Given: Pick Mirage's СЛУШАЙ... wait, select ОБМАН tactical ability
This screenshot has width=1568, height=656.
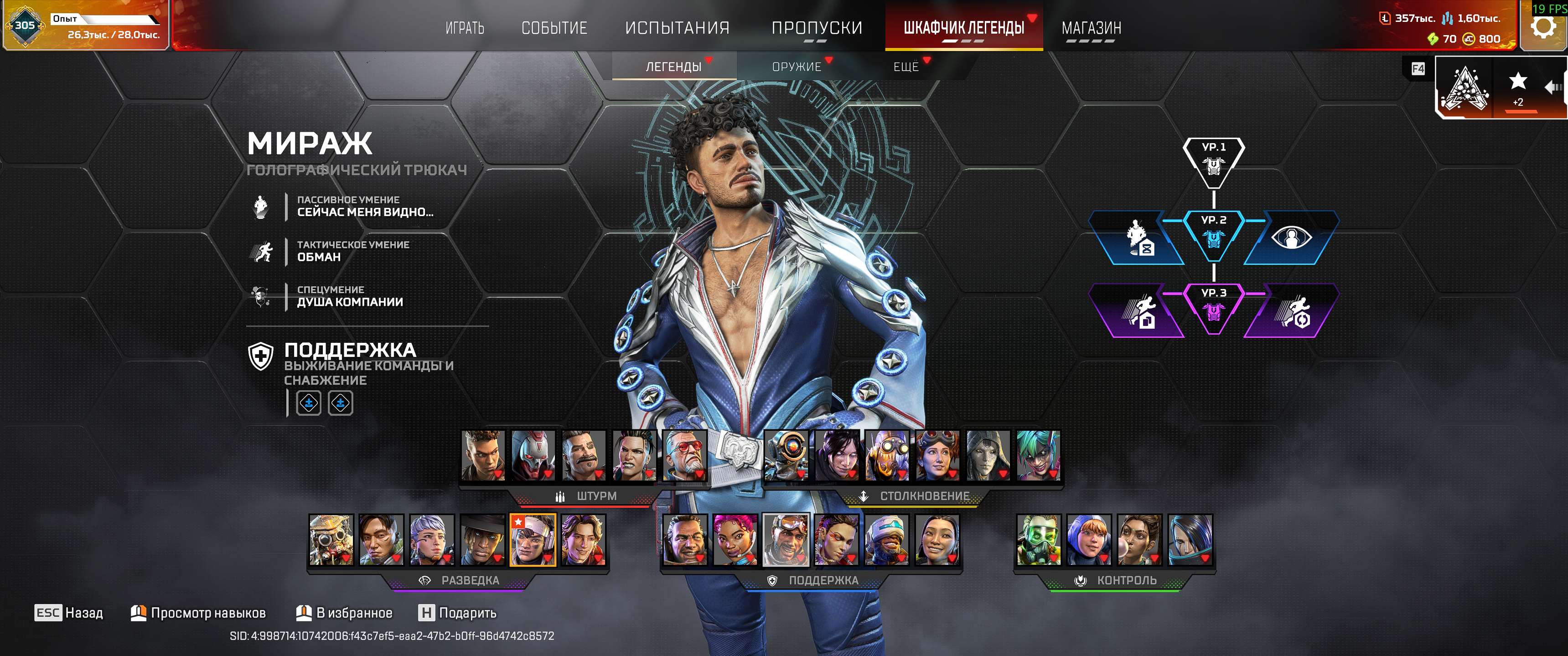Looking at the screenshot, I should [x=318, y=251].
